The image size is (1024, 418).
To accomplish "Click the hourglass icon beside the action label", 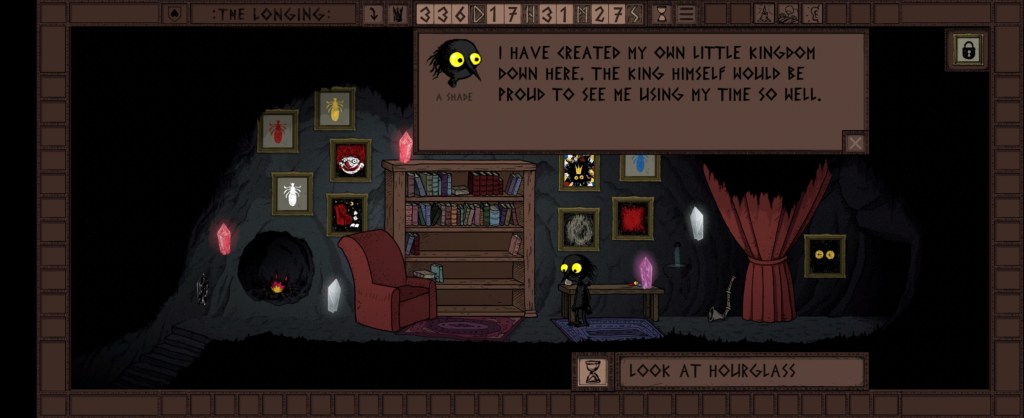I will pyautogui.click(x=593, y=372).
